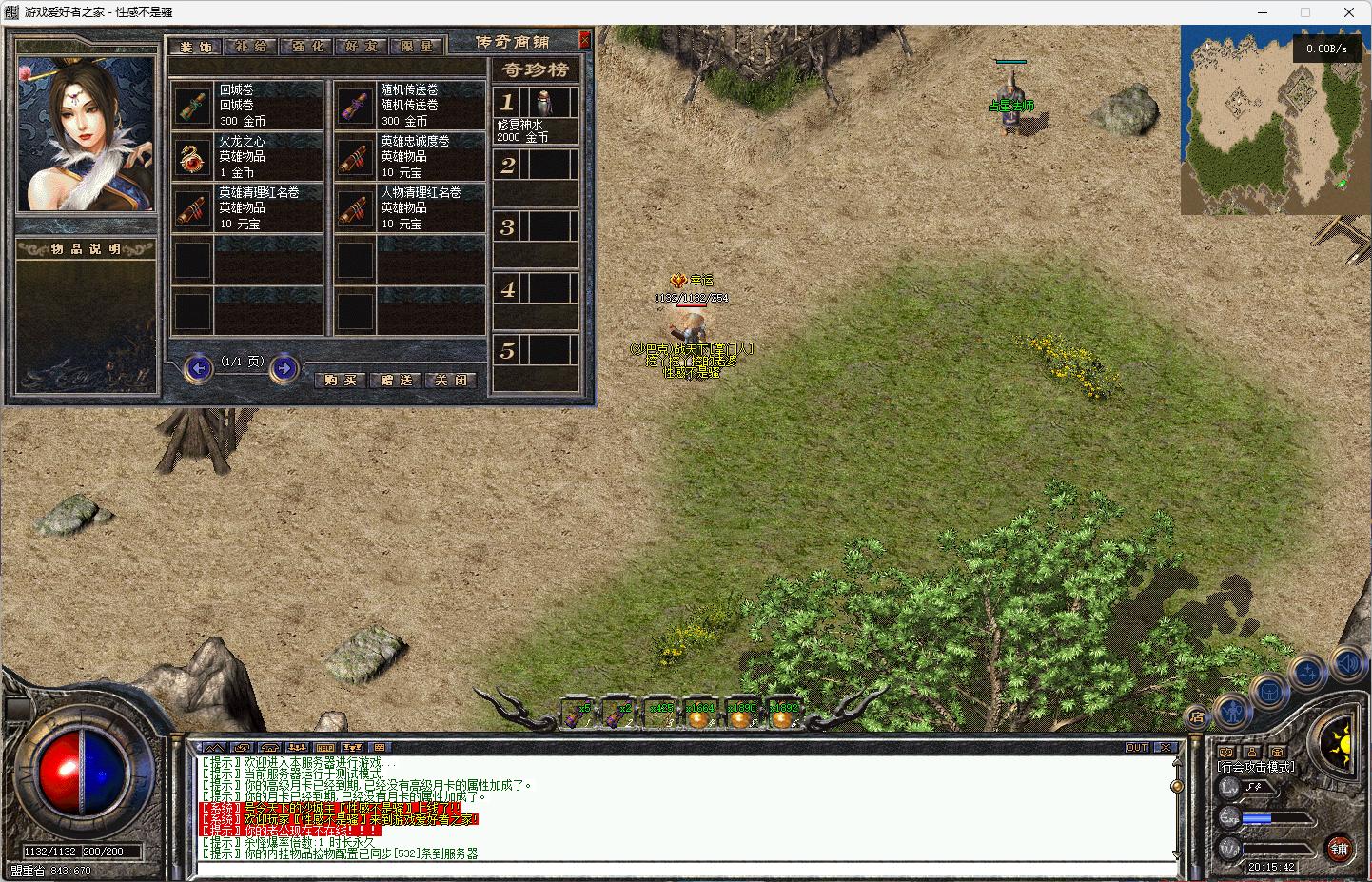Maximize the game window
Image resolution: width=1372 pixels, height=882 pixels.
pos(1305,12)
